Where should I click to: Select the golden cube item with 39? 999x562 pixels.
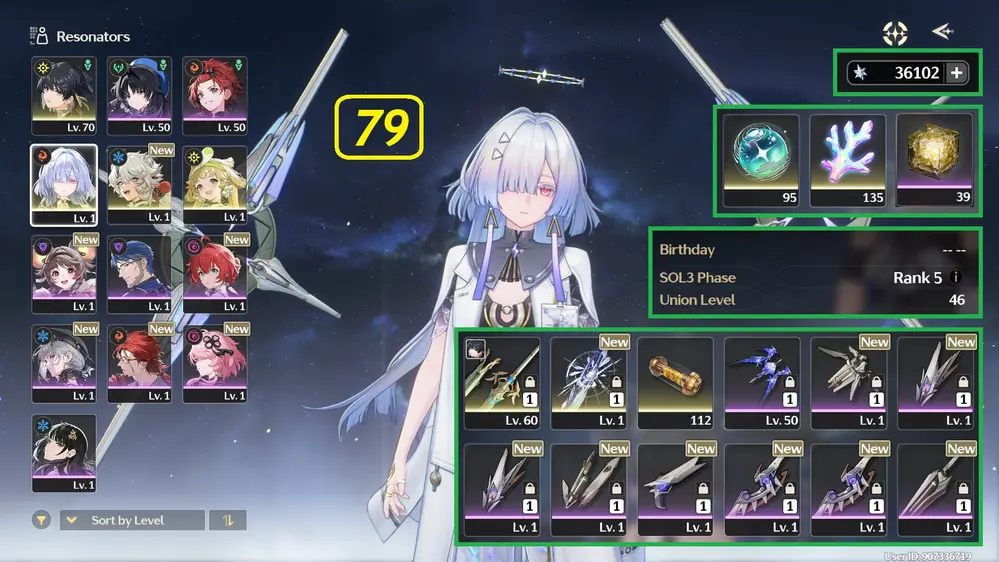[934, 160]
